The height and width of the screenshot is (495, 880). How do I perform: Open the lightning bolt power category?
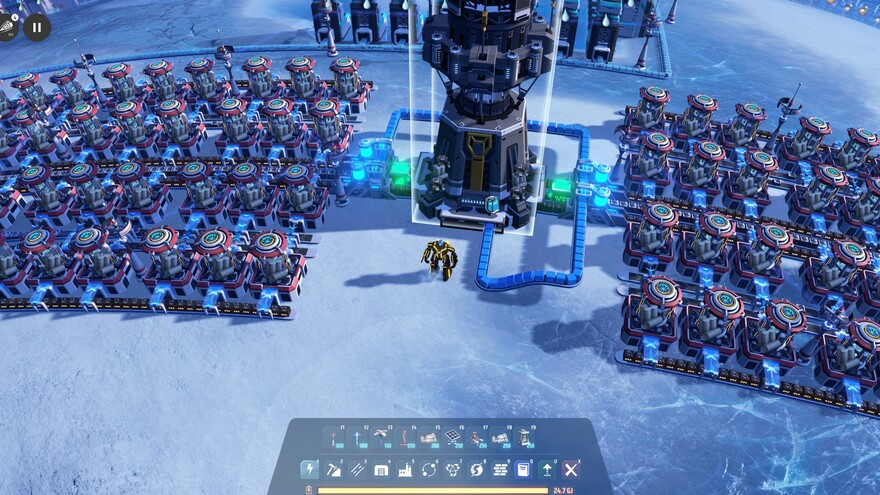click(310, 469)
